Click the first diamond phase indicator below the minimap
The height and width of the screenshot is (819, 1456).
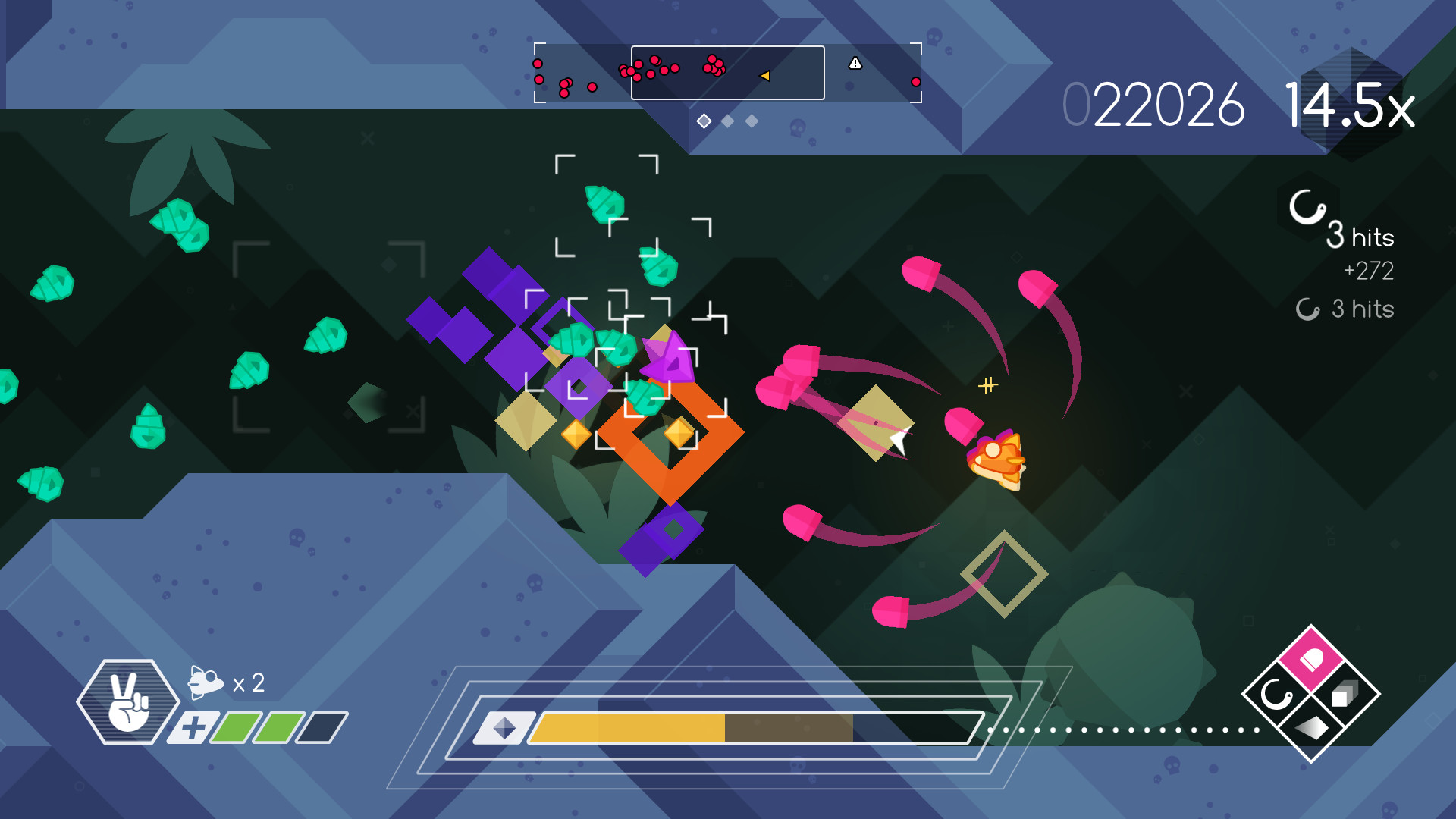(704, 120)
